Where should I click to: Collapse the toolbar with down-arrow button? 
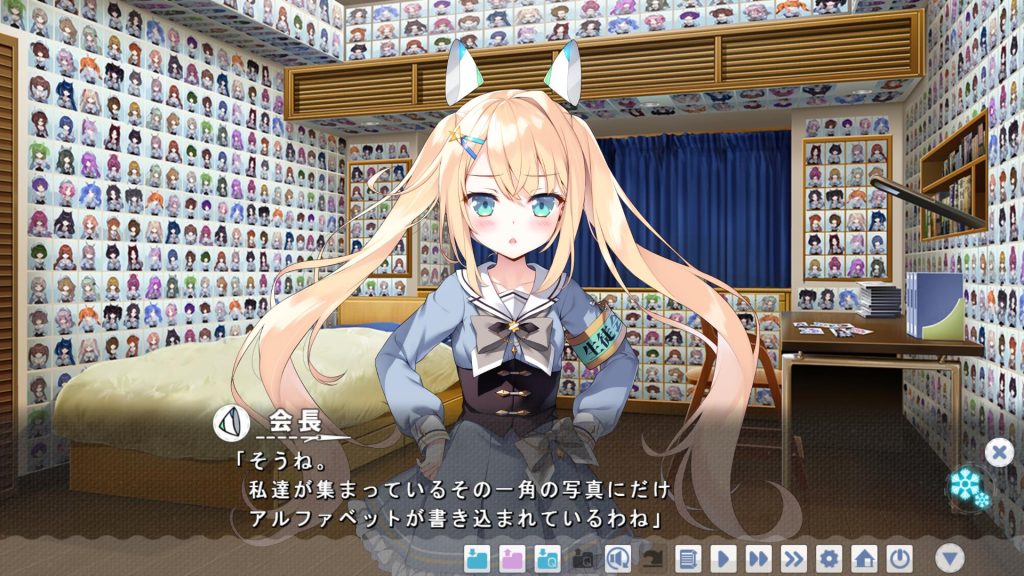point(950,558)
